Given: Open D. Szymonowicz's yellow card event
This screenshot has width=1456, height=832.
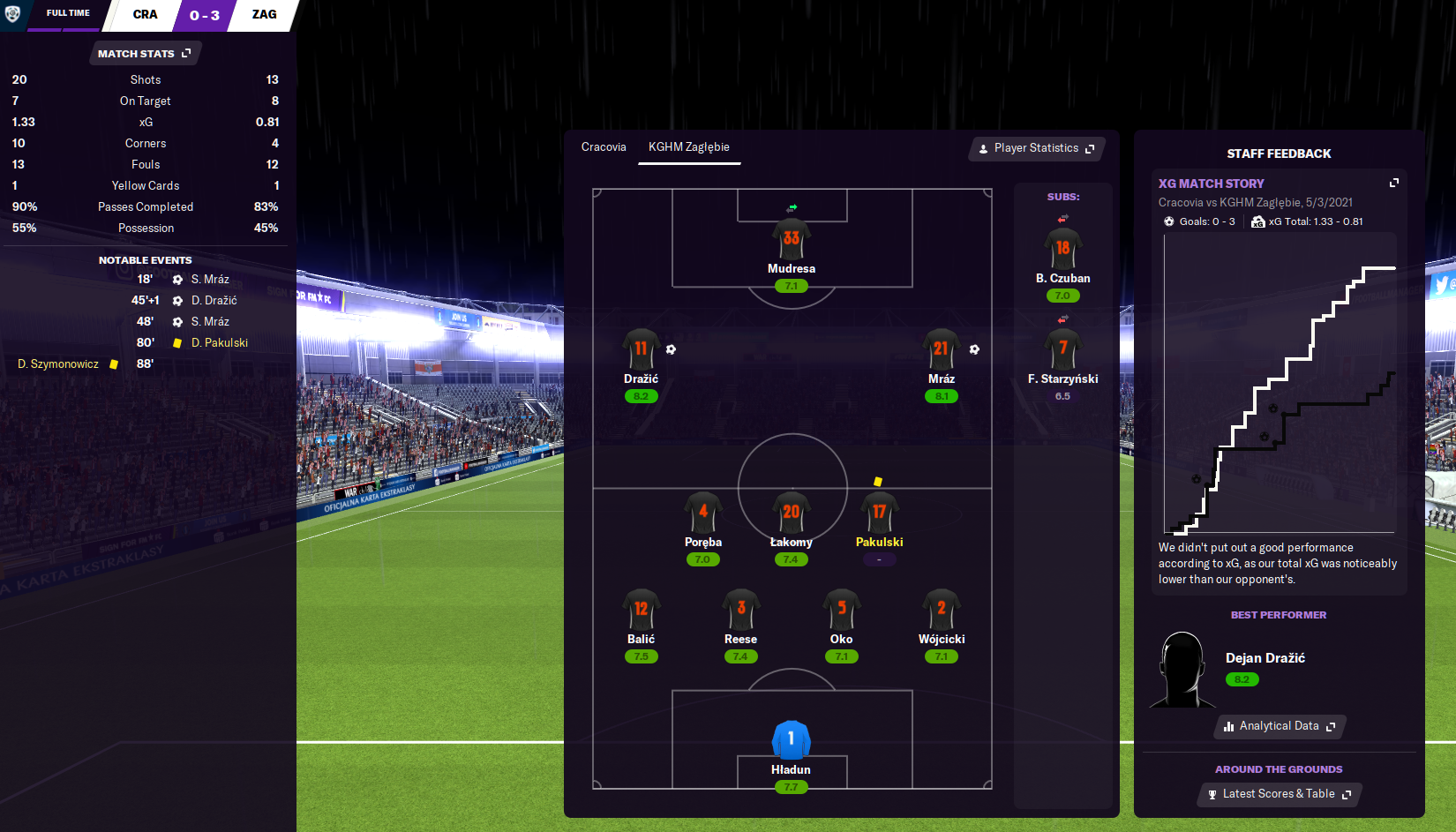Looking at the screenshot, I should coord(58,364).
